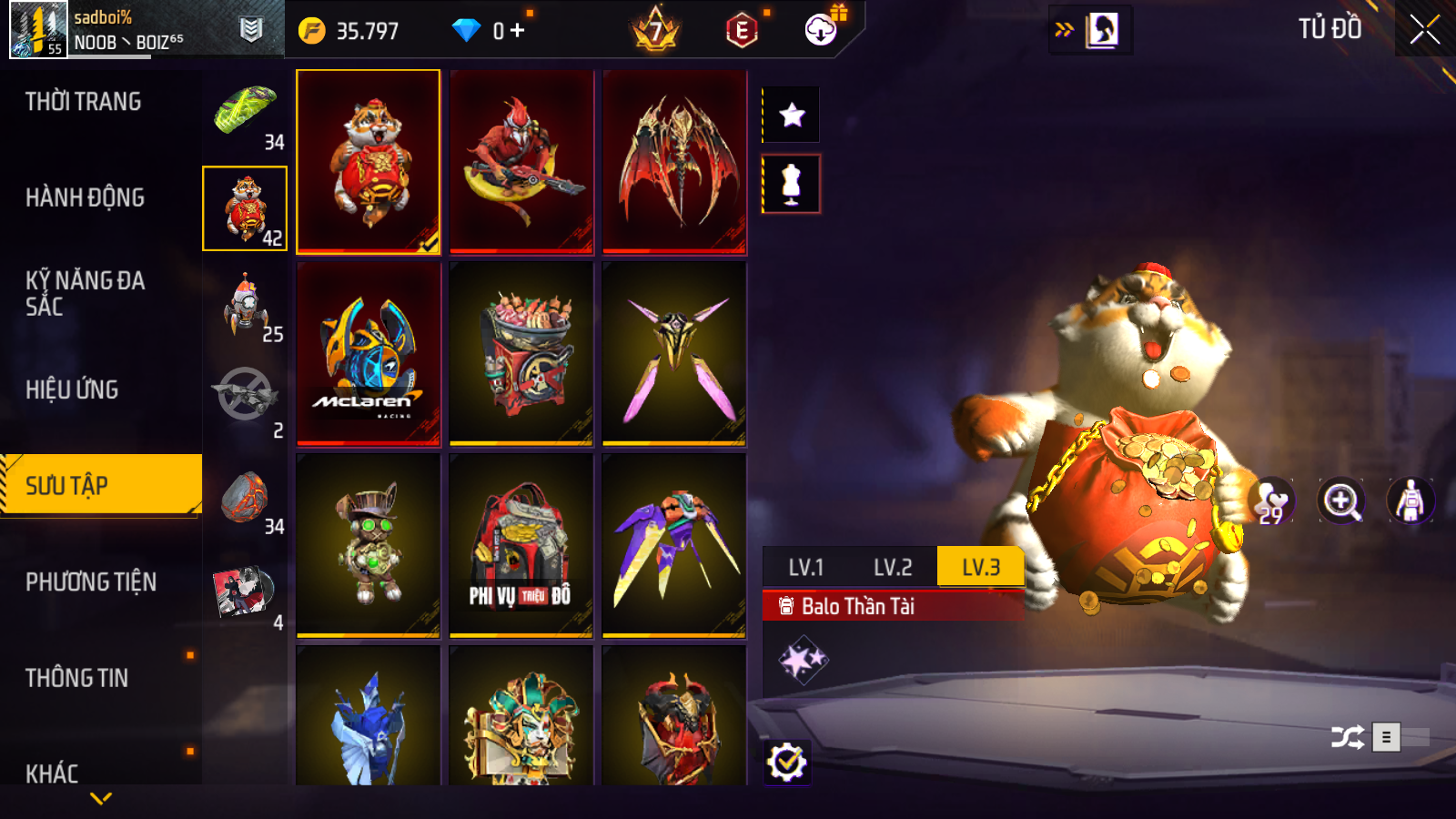Randomize items with the shuffle icon
The image size is (1456, 819).
(x=1347, y=737)
